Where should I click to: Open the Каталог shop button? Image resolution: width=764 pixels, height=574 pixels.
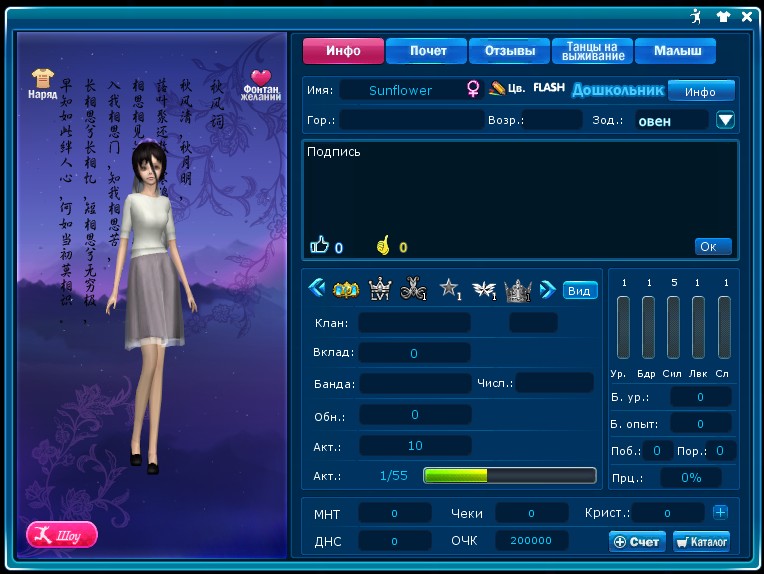[x=701, y=541]
